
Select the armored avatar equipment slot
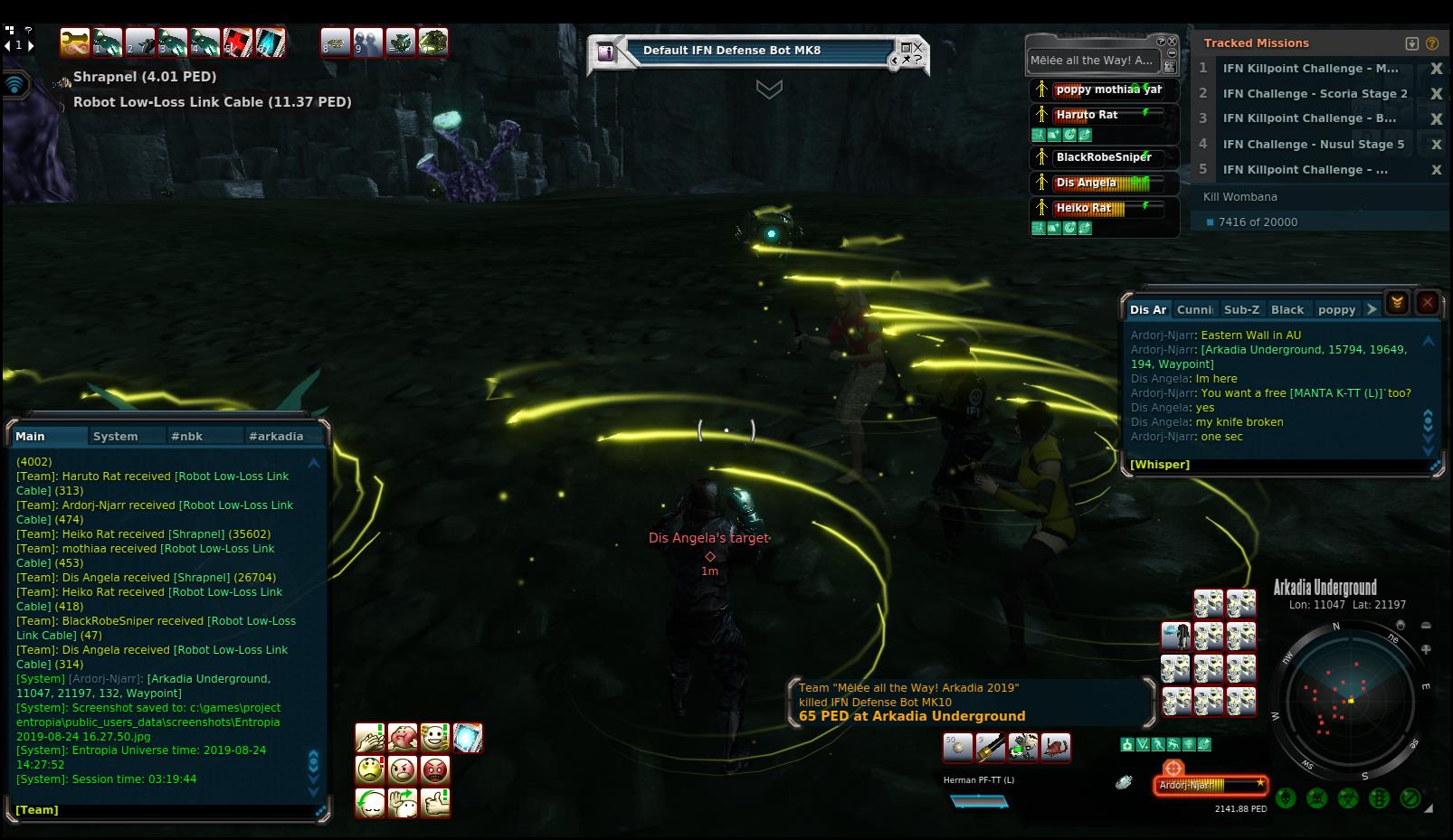pyautogui.click(x=1176, y=636)
